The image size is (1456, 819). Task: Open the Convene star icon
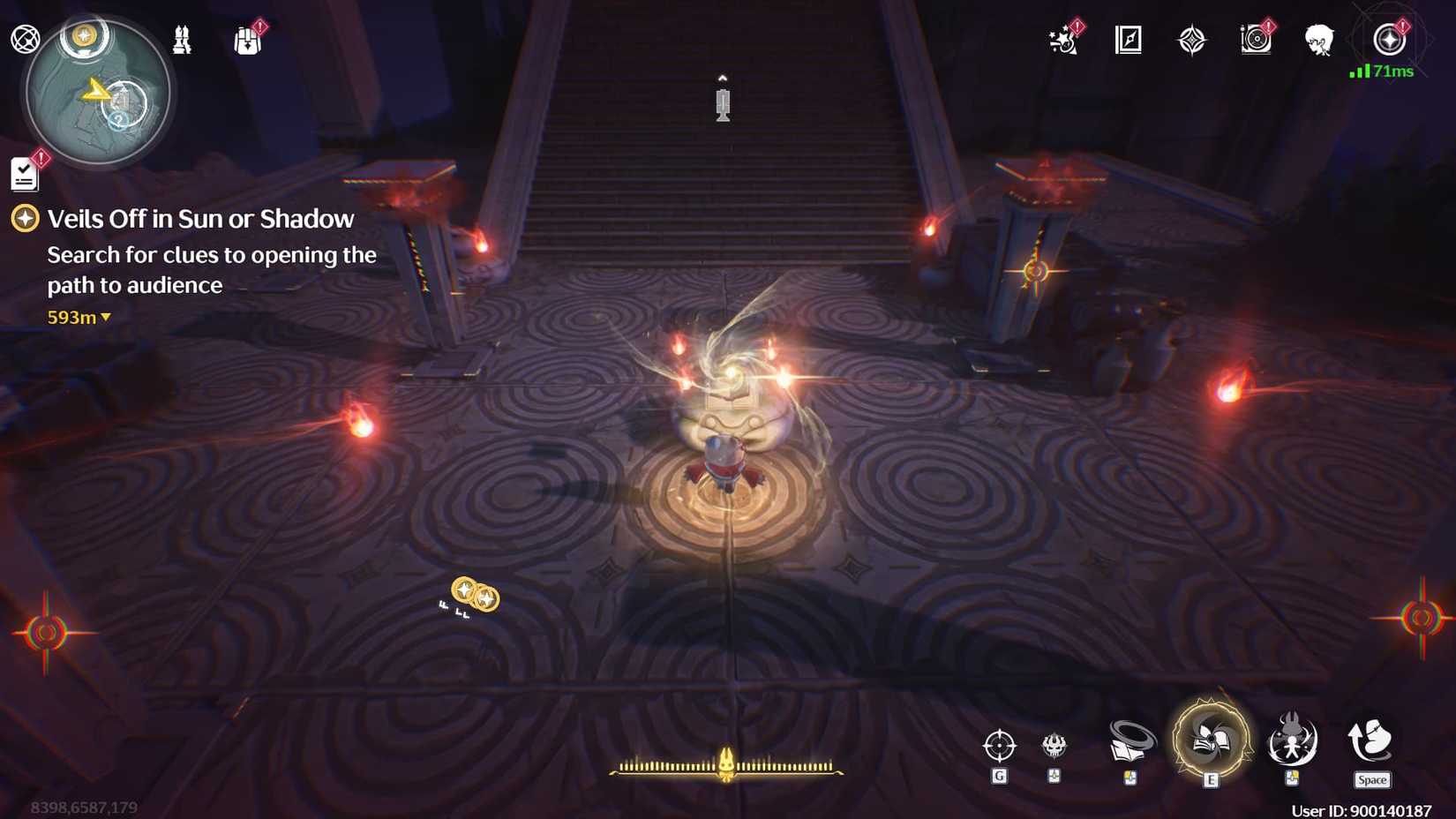tap(1191, 39)
